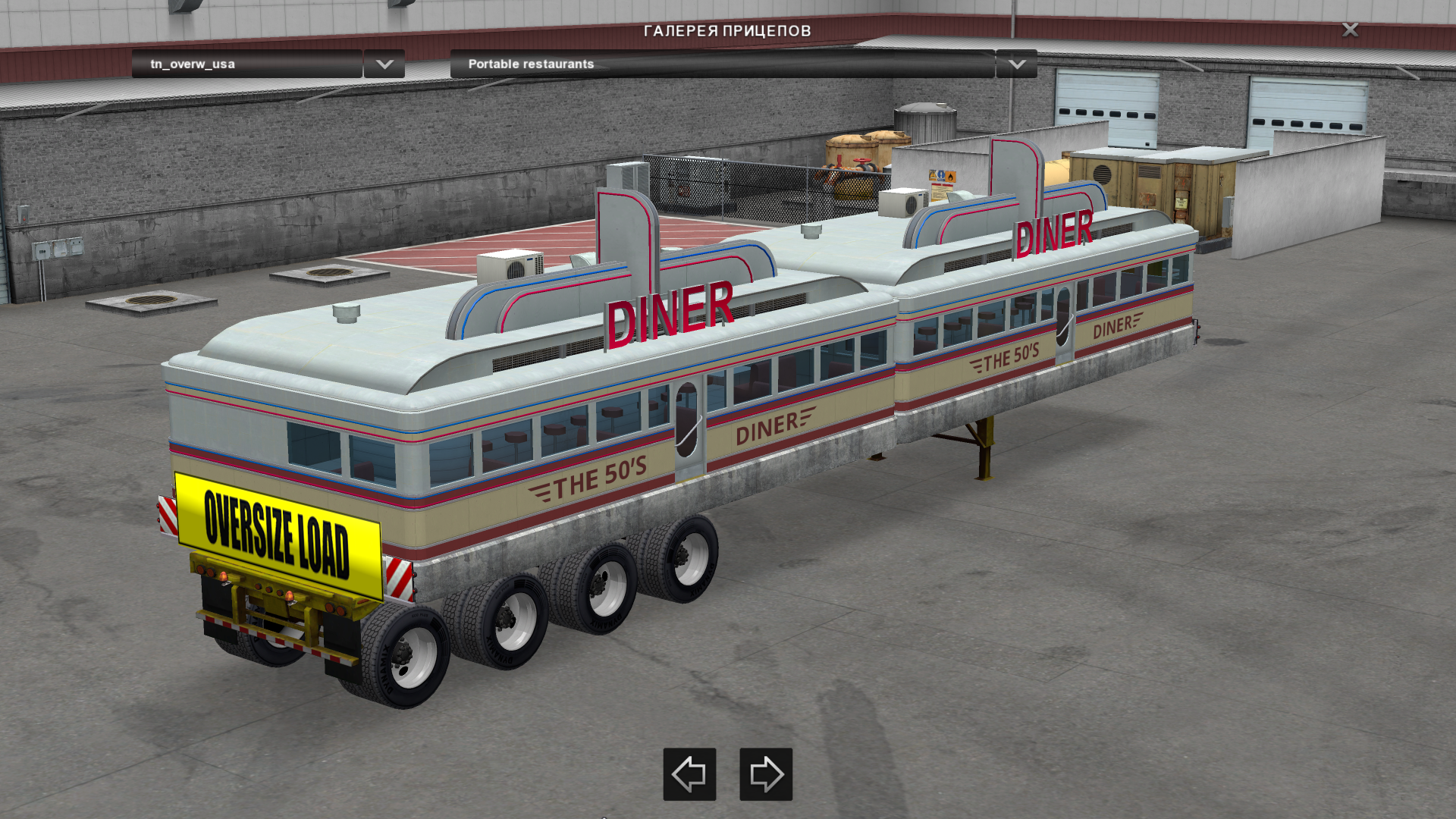
Task: Expand the Portable restaurants trailer list
Action: [1016, 64]
